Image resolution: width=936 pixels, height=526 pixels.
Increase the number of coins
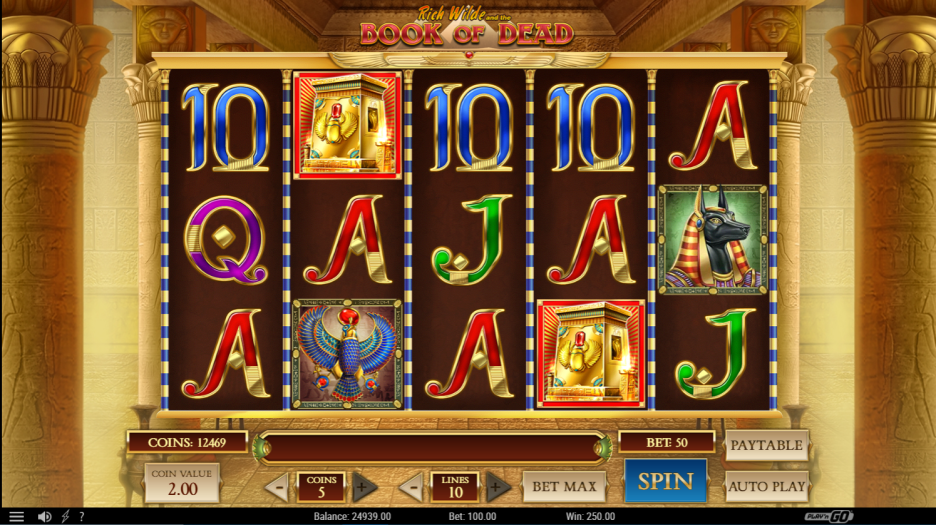point(364,488)
